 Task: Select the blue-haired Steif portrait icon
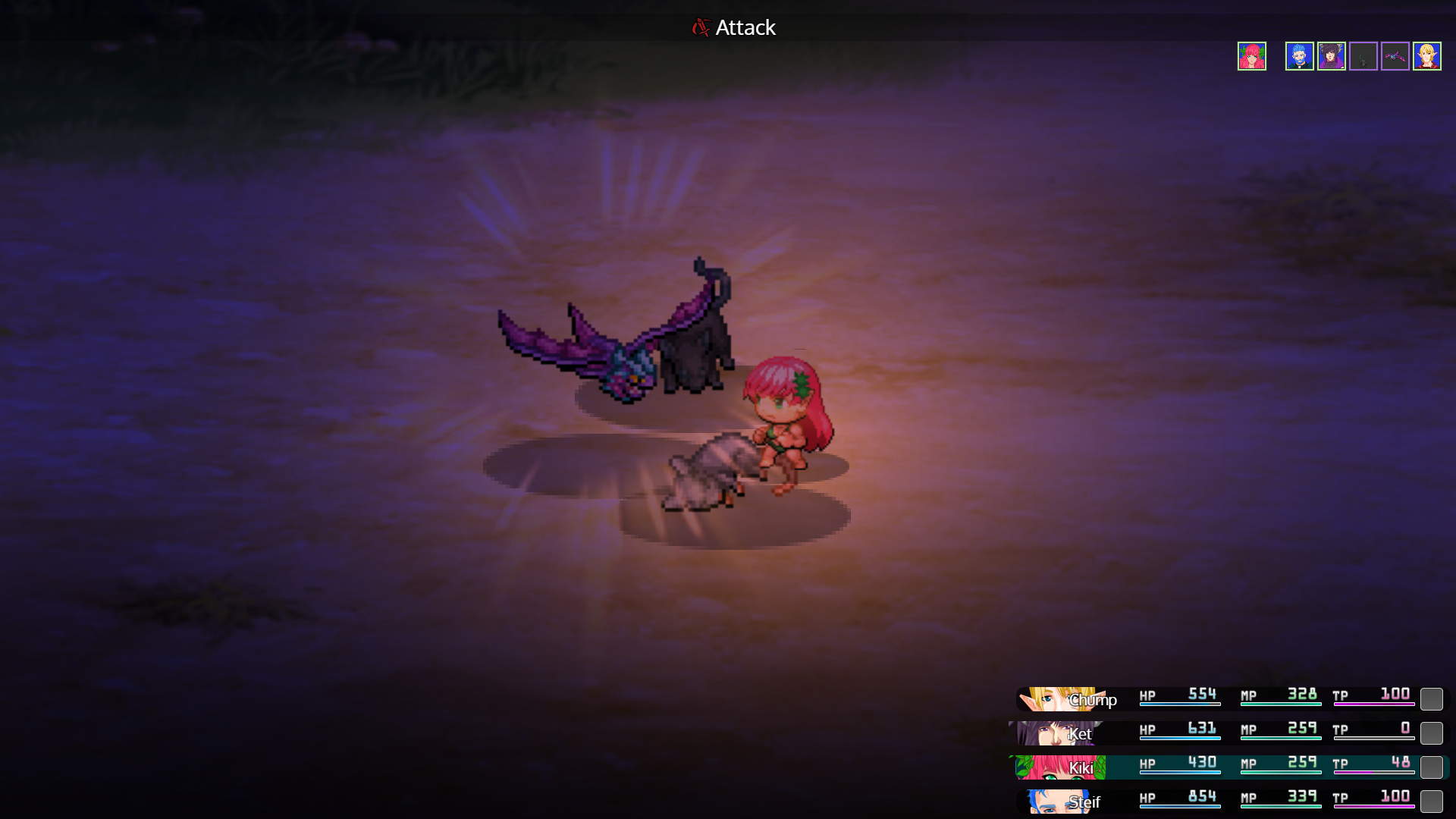click(x=1300, y=55)
